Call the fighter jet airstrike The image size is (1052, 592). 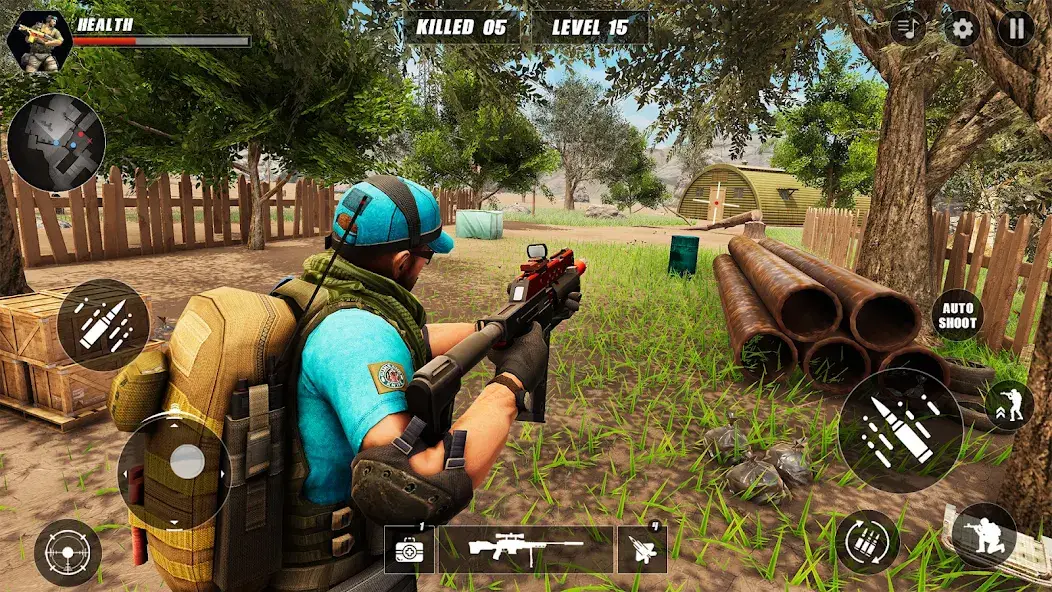tap(642, 549)
